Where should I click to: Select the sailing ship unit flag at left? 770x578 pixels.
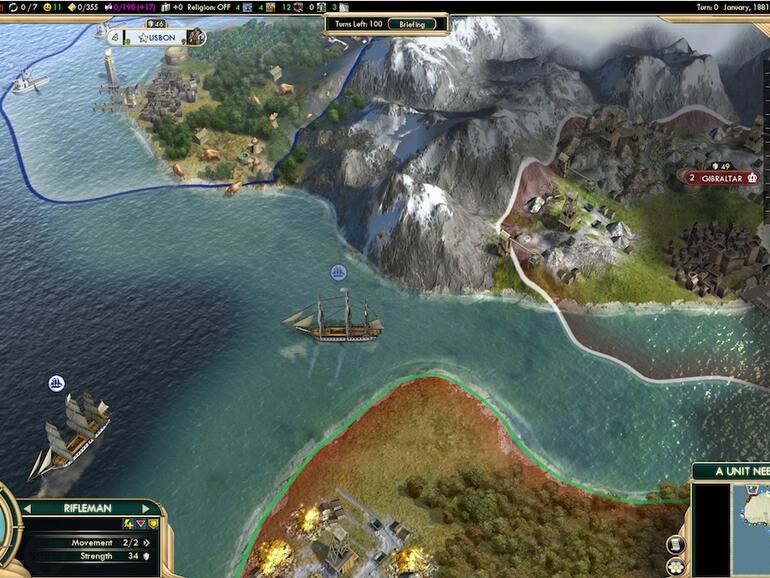coord(56,383)
